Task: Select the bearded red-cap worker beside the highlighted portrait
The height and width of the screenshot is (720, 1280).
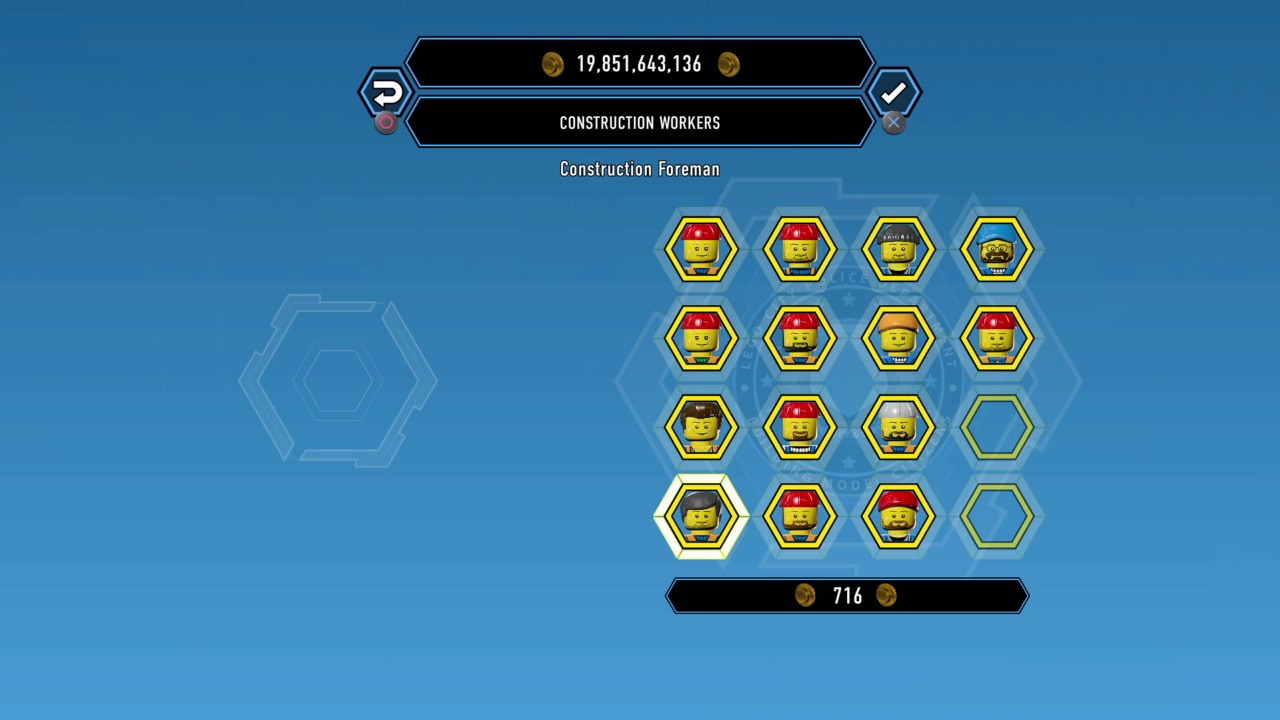Action: point(799,517)
